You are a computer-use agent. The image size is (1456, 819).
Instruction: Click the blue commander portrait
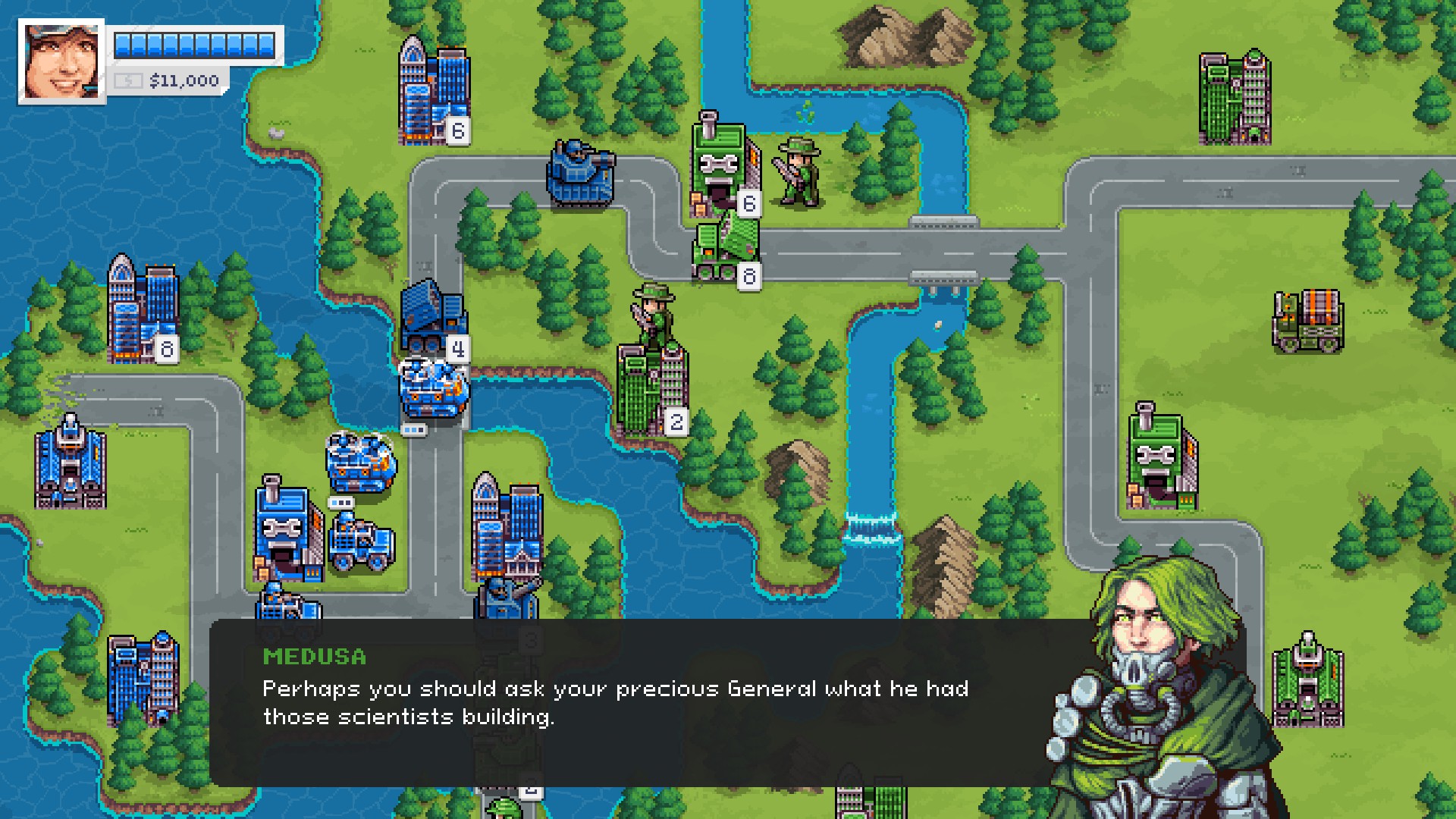pos(61,61)
